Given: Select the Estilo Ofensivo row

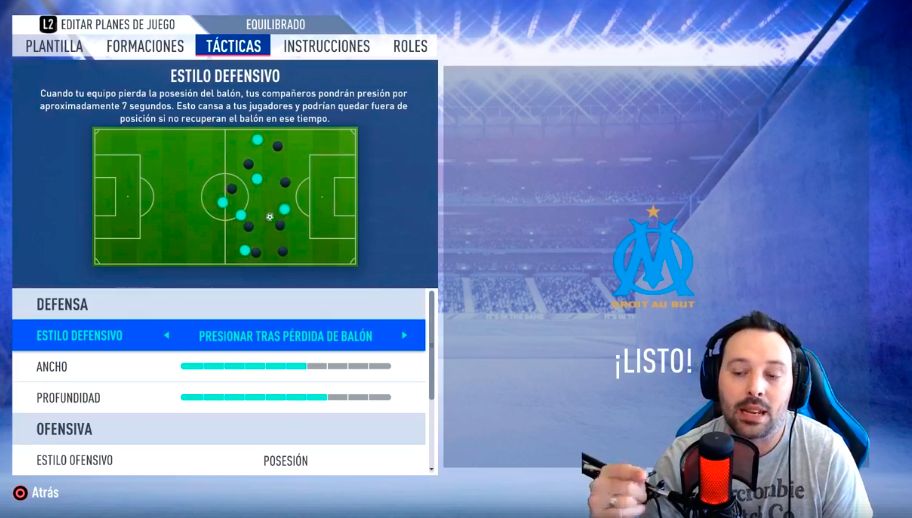Looking at the screenshot, I should pos(218,461).
